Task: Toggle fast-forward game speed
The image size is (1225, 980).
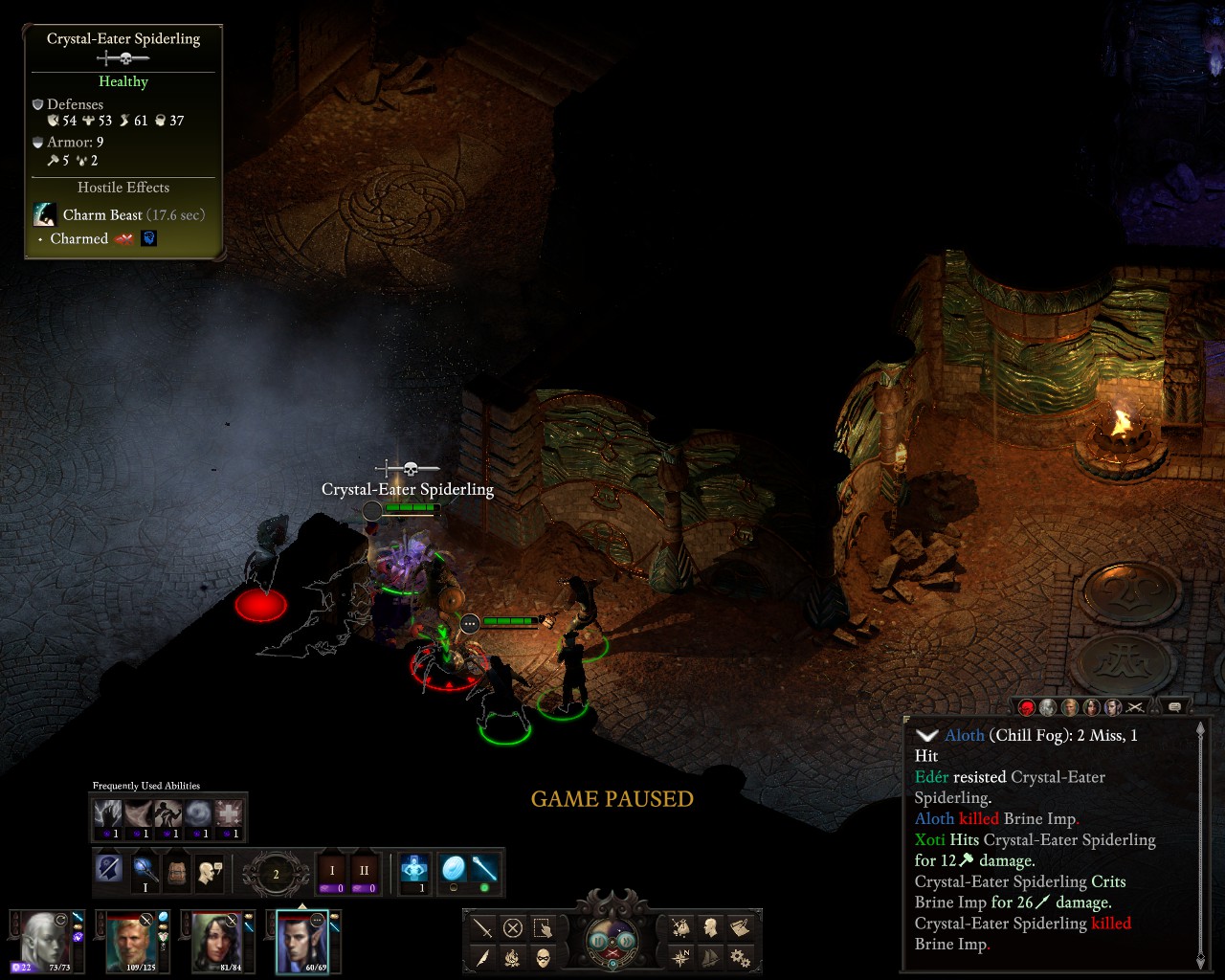Action: [x=628, y=942]
